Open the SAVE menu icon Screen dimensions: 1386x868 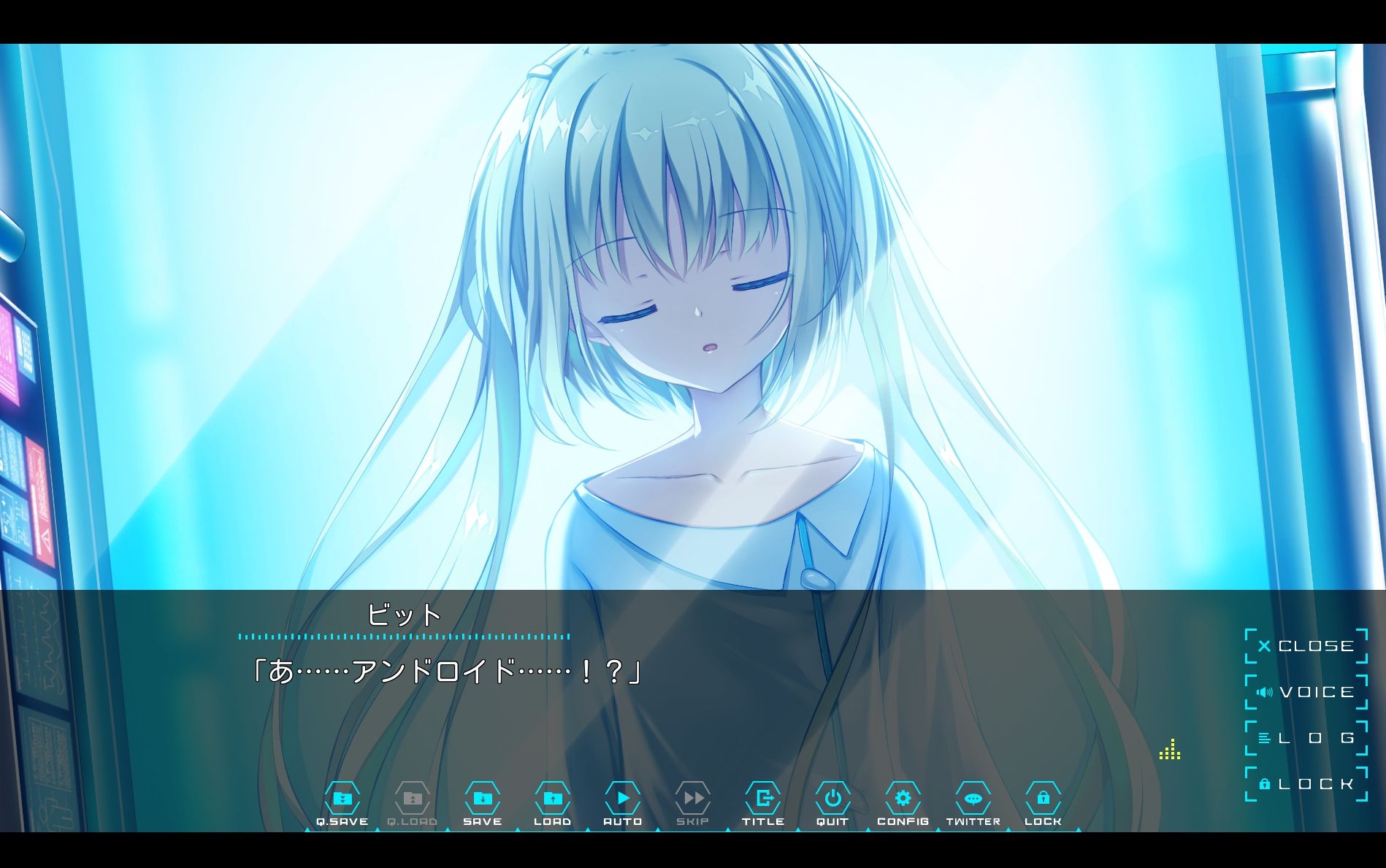pos(483,801)
